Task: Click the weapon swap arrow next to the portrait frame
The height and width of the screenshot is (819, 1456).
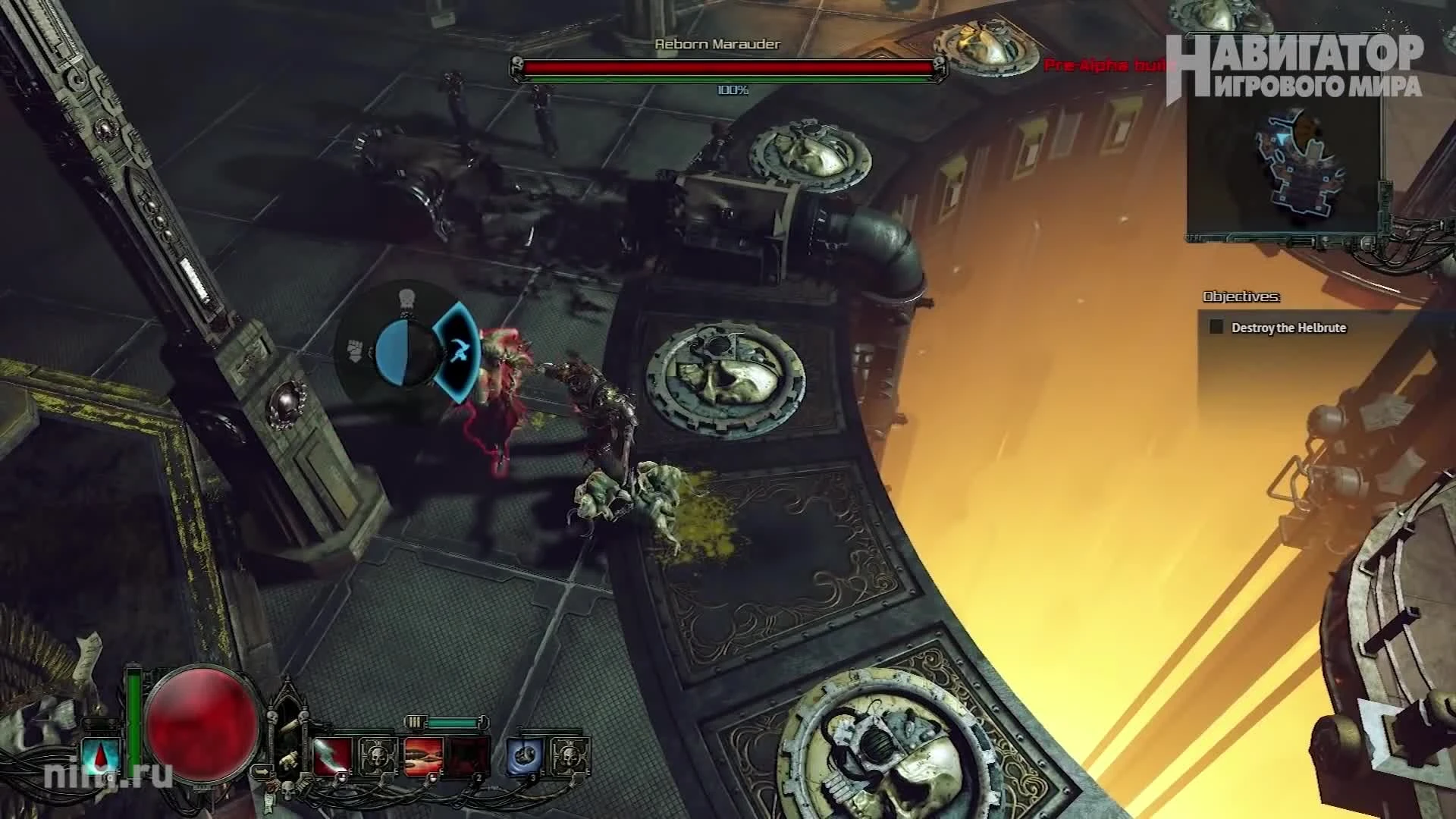Action: (x=262, y=770)
